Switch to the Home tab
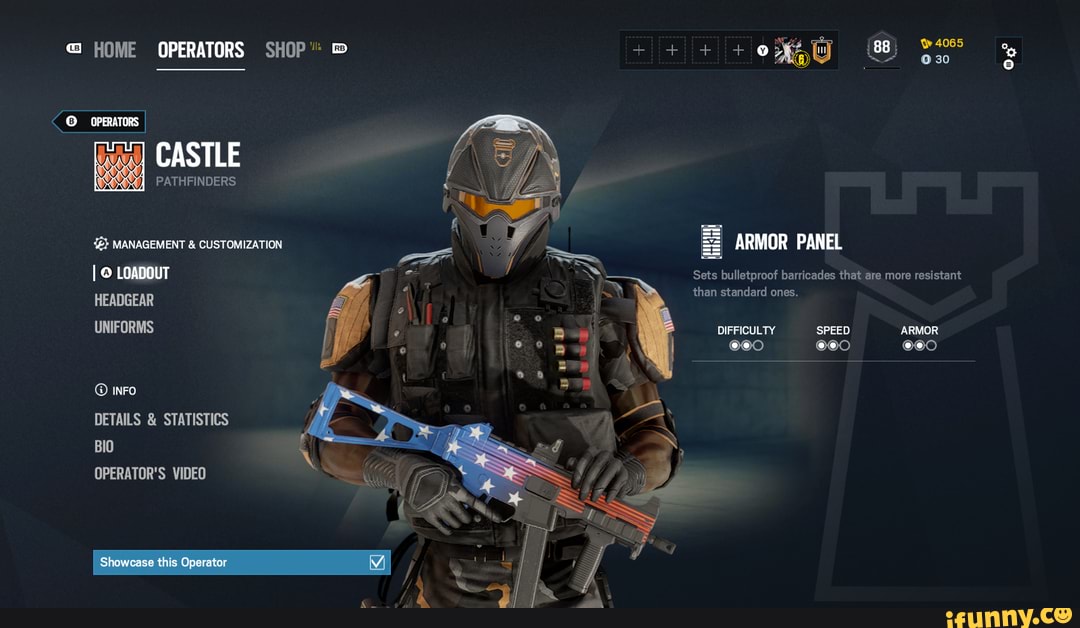1080x628 pixels. point(114,50)
